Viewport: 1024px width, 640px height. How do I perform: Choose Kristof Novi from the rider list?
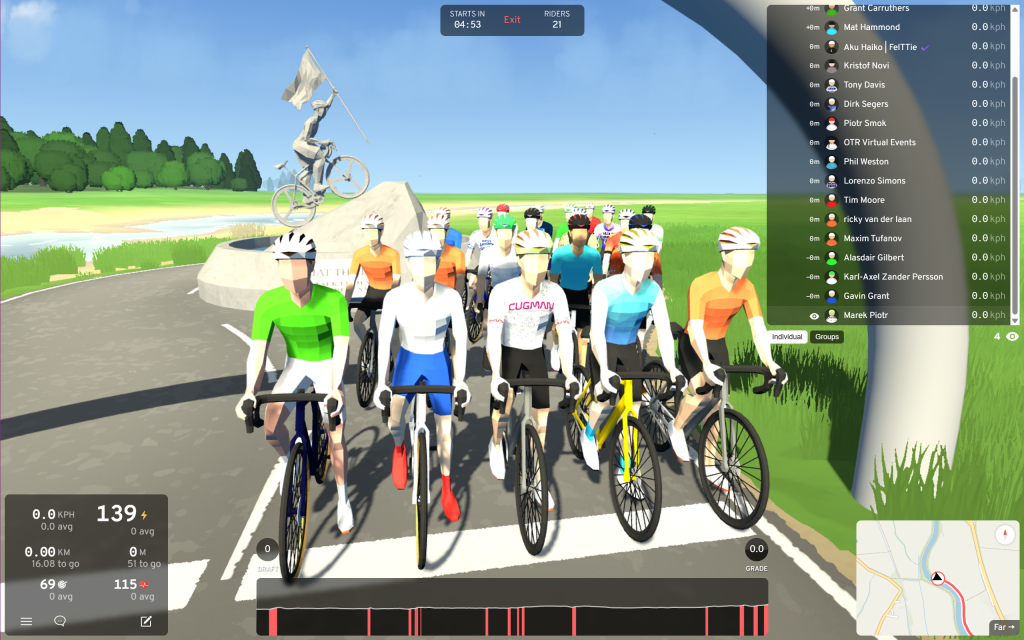pos(866,66)
